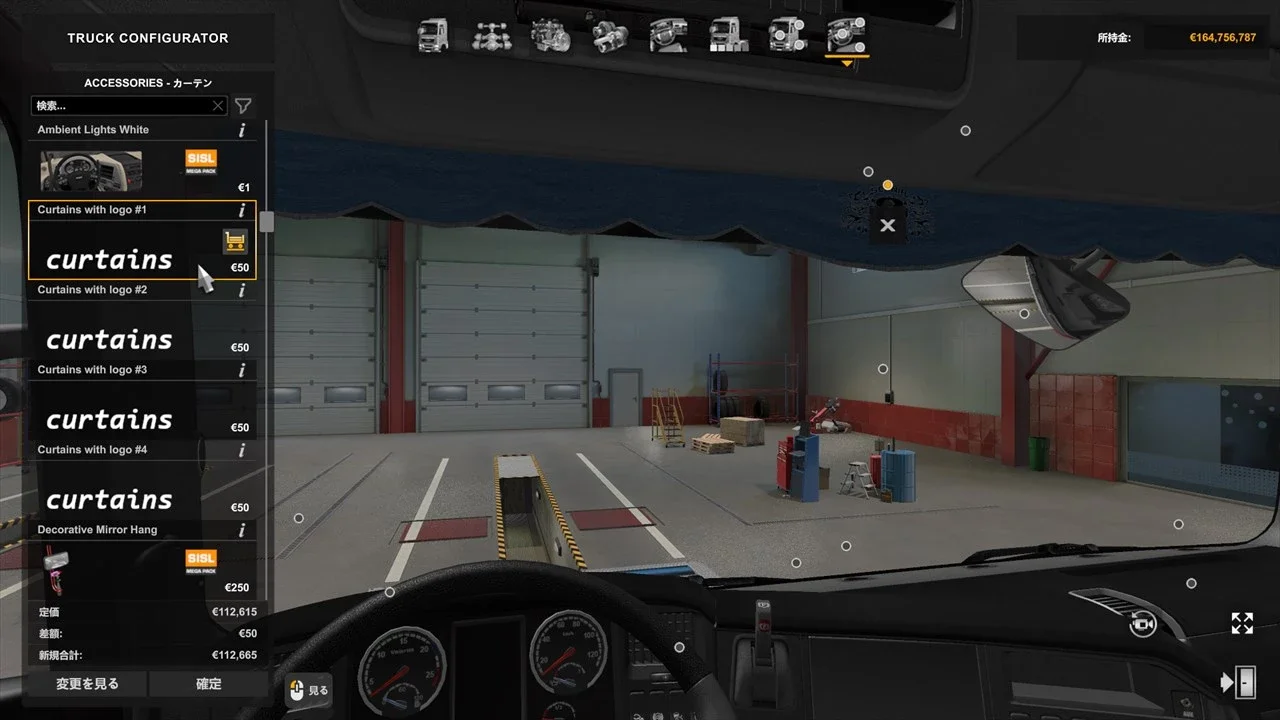Select the orange accessory slot dot on windshield
The width and height of the screenshot is (1280, 720).
point(887,184)
